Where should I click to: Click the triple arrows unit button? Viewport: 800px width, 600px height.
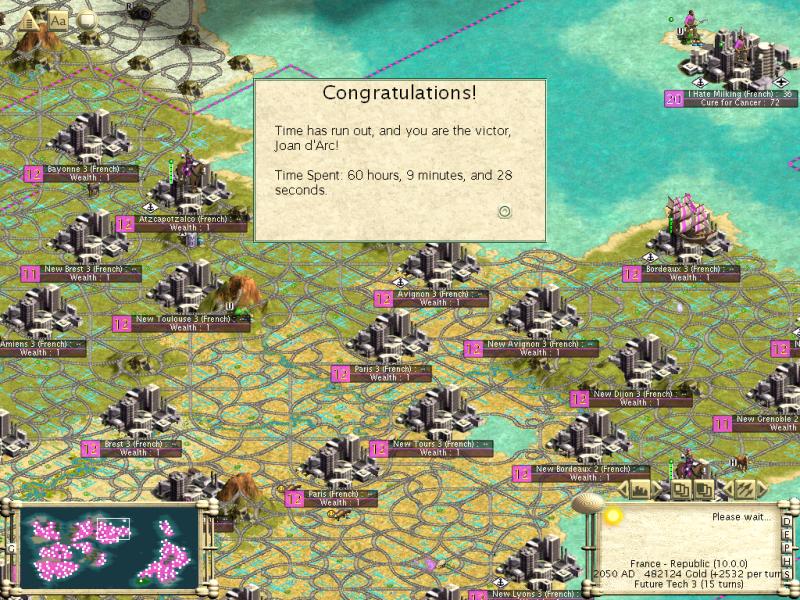point(745,489)
